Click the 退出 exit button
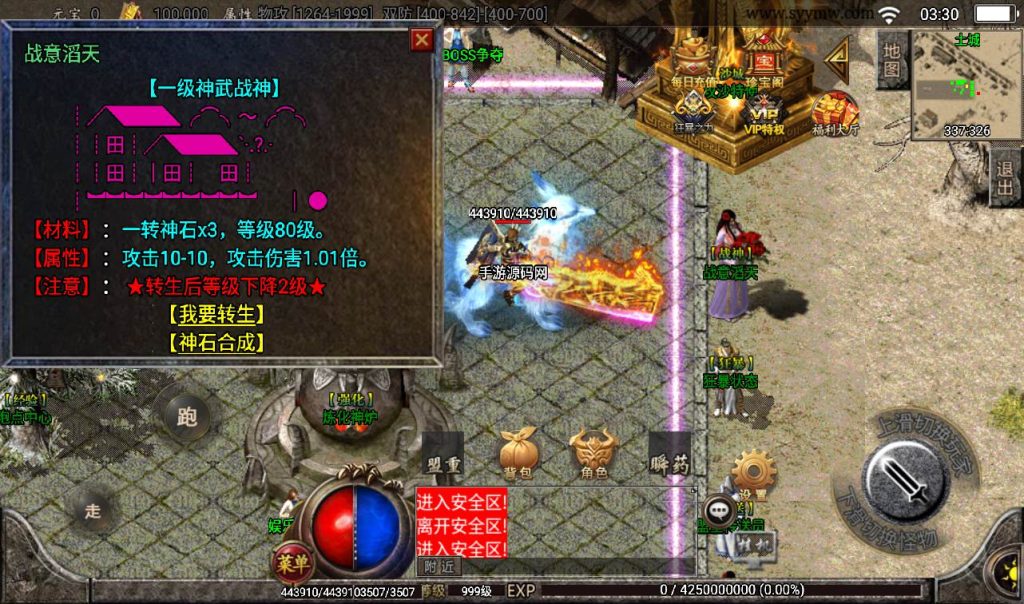This screenshot has width=1024, height=604. tap(1004, 179)
